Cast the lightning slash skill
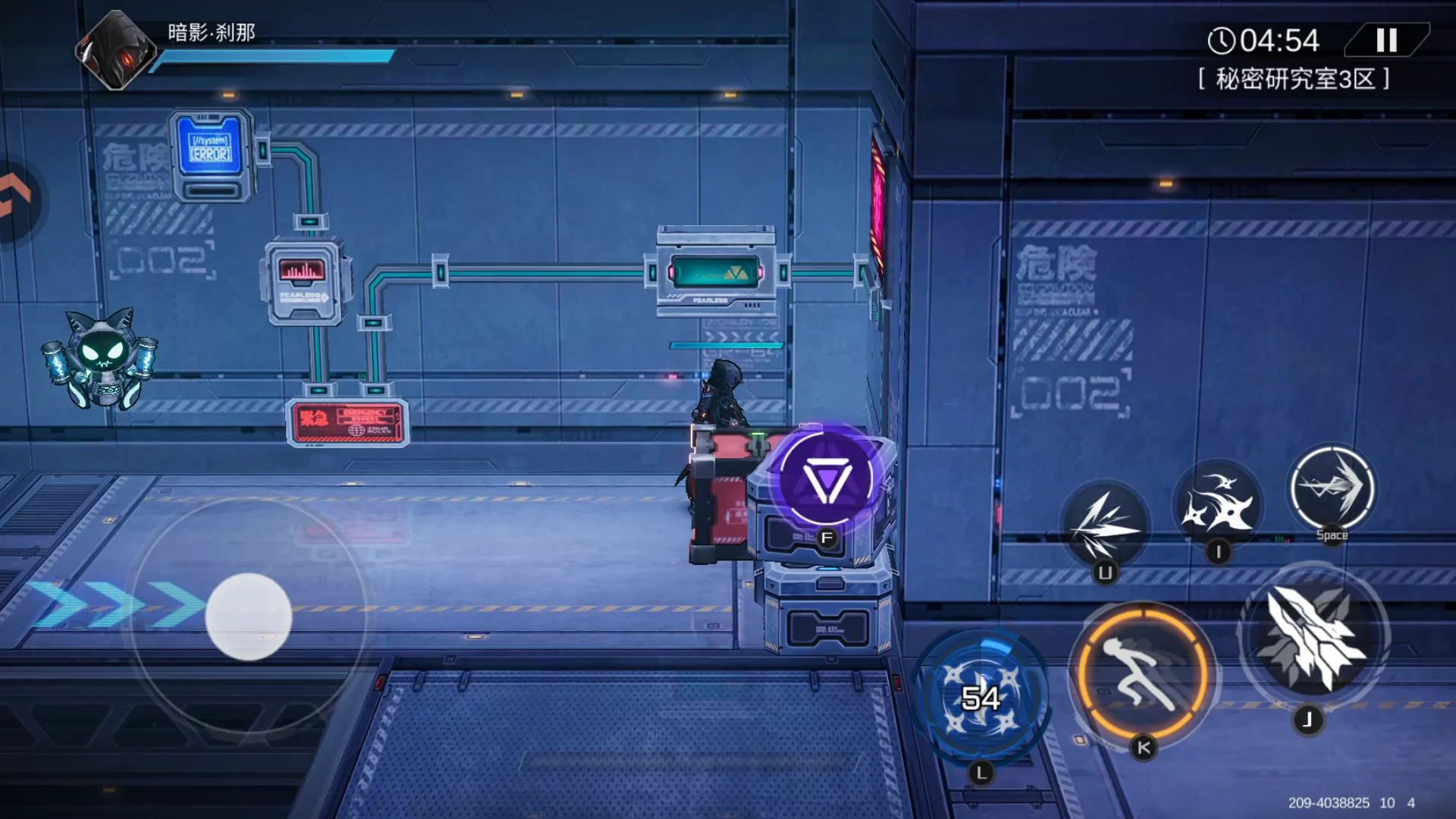 click(1105, 525)
